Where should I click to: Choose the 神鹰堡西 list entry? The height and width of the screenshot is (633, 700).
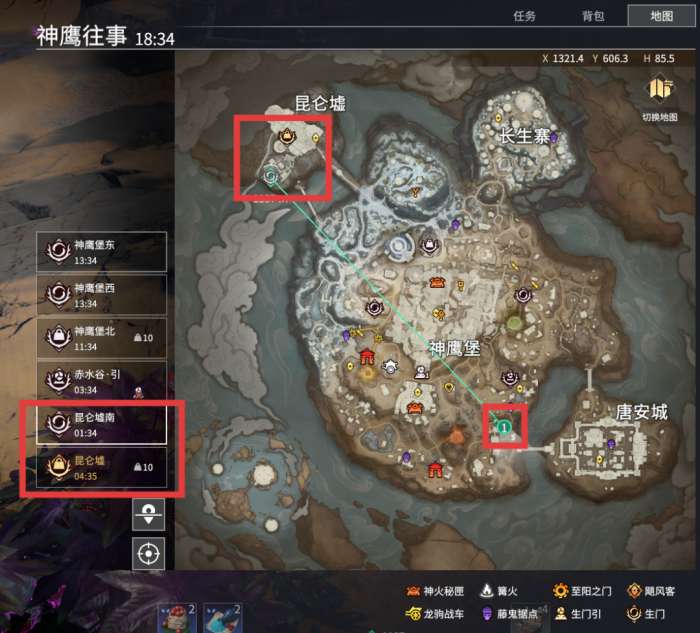coord(102,294)
